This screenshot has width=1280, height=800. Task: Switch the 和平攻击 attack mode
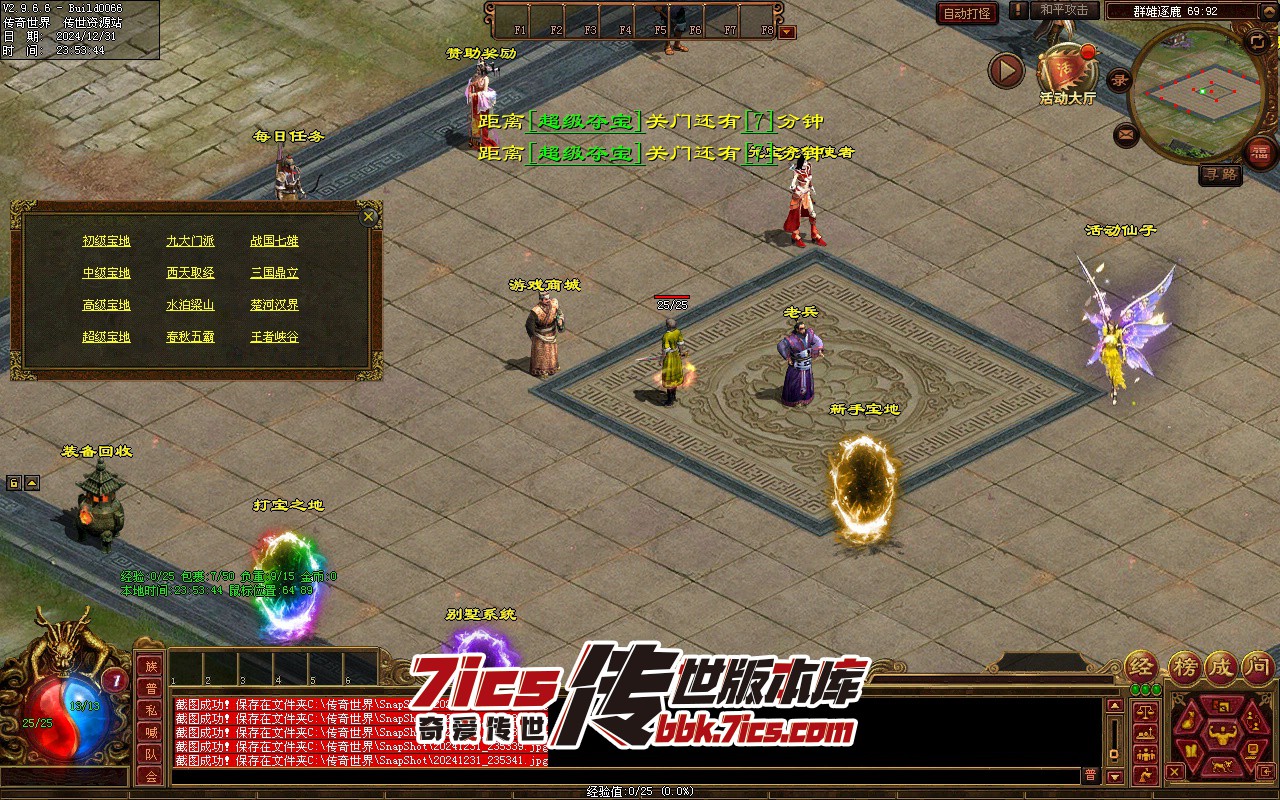(1064, 11)
